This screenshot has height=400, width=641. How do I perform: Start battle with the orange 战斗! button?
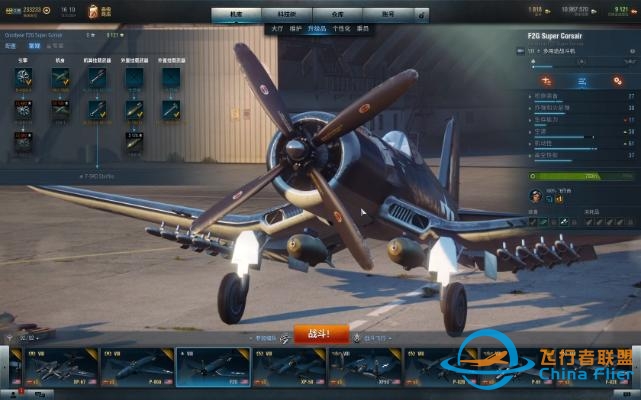coord(321,334)
